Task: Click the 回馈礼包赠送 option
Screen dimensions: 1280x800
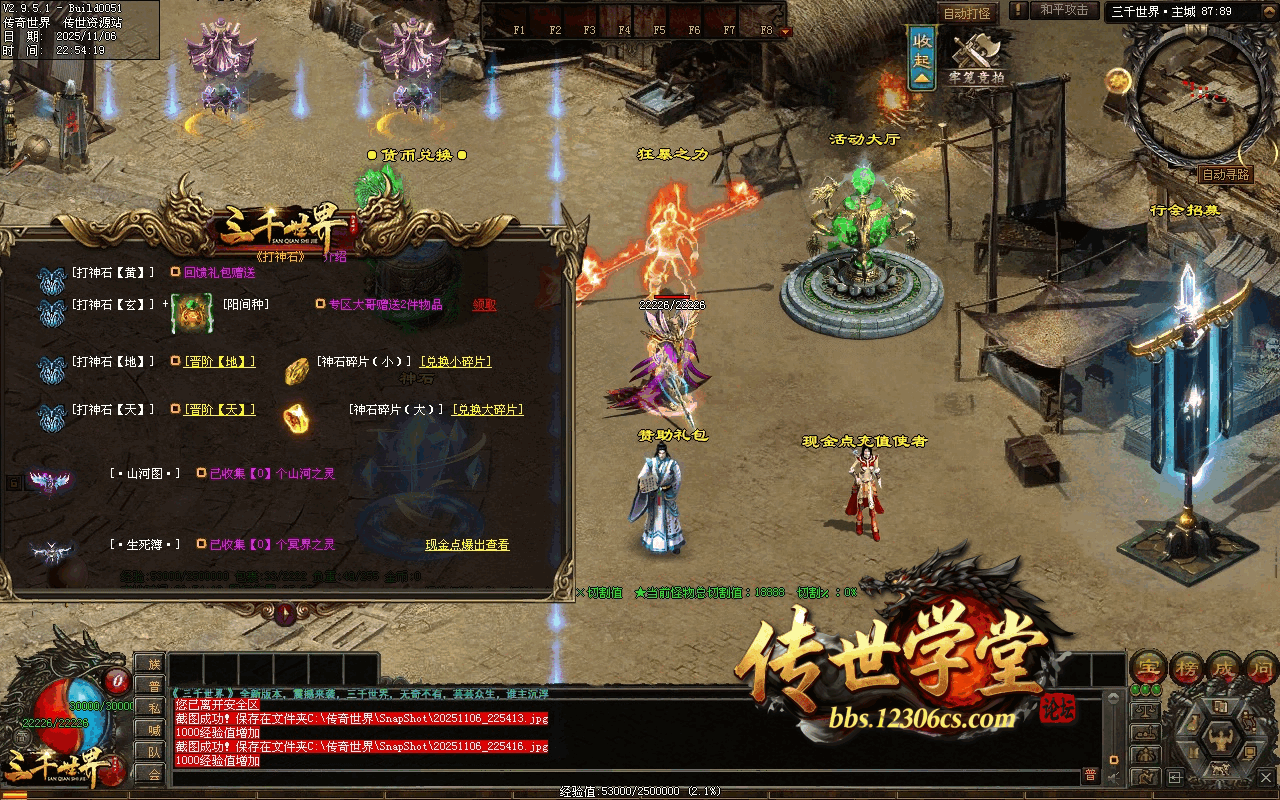Action: [219, 272]
